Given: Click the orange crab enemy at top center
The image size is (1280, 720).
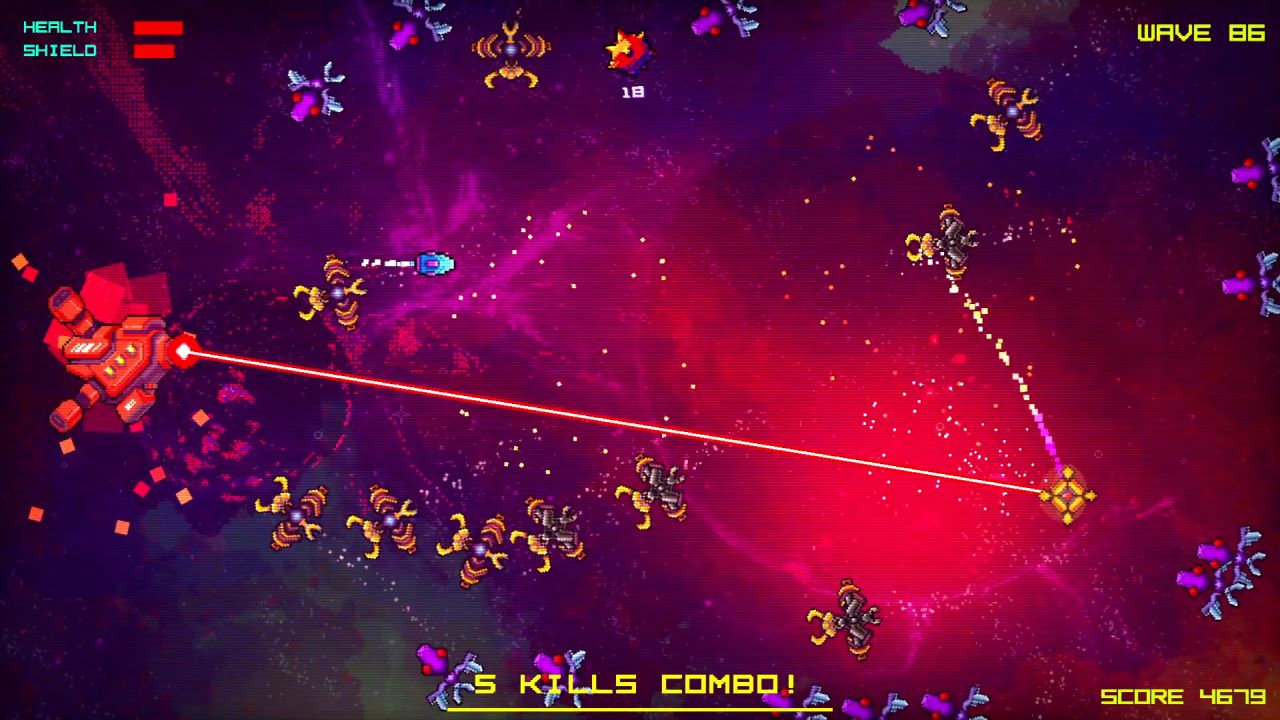Looking at the screenshot, I should click(512, 52).
